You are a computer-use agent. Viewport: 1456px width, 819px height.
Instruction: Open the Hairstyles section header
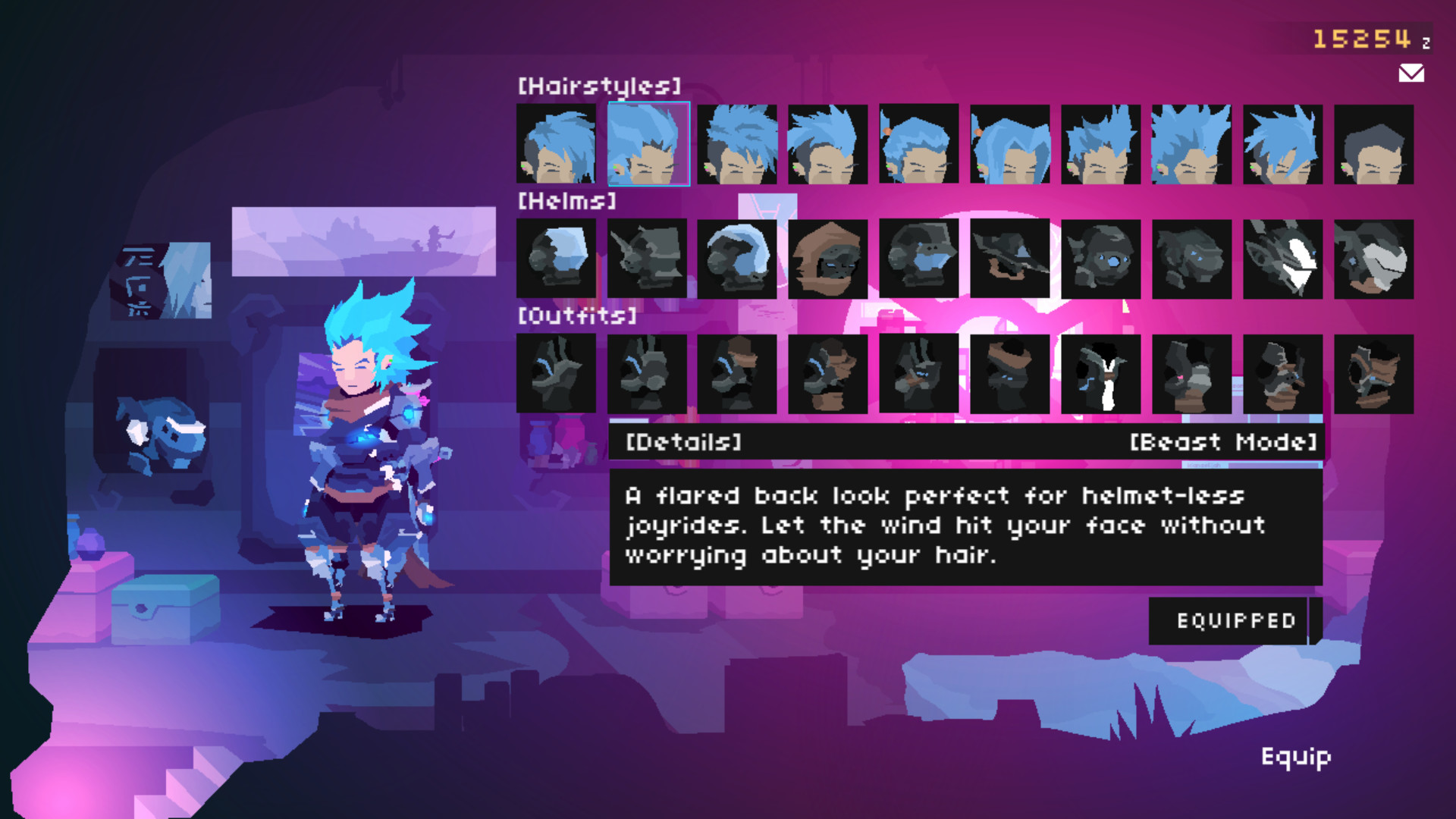click(x=599, y=85)
